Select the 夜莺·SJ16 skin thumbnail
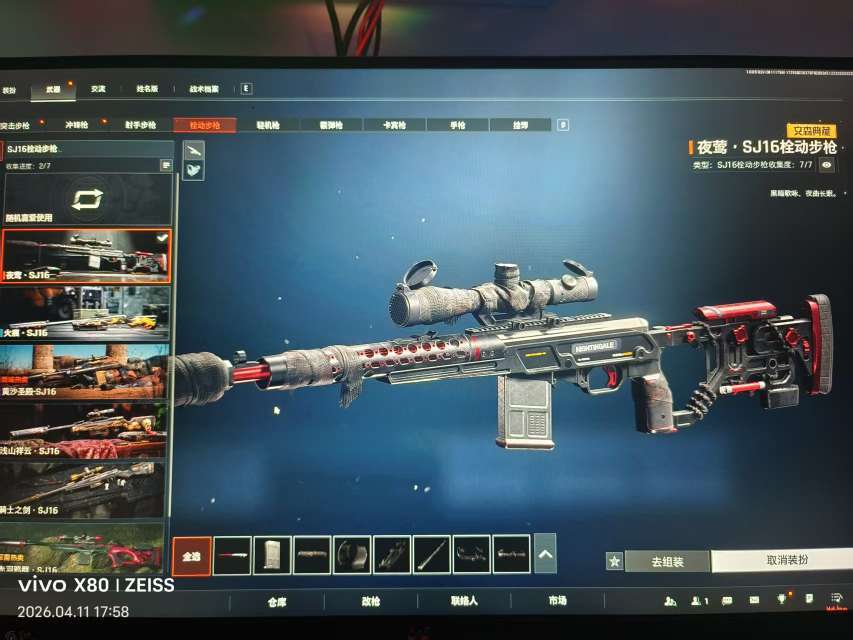This screenshot has height=640, width=853. tap(86, 256)
